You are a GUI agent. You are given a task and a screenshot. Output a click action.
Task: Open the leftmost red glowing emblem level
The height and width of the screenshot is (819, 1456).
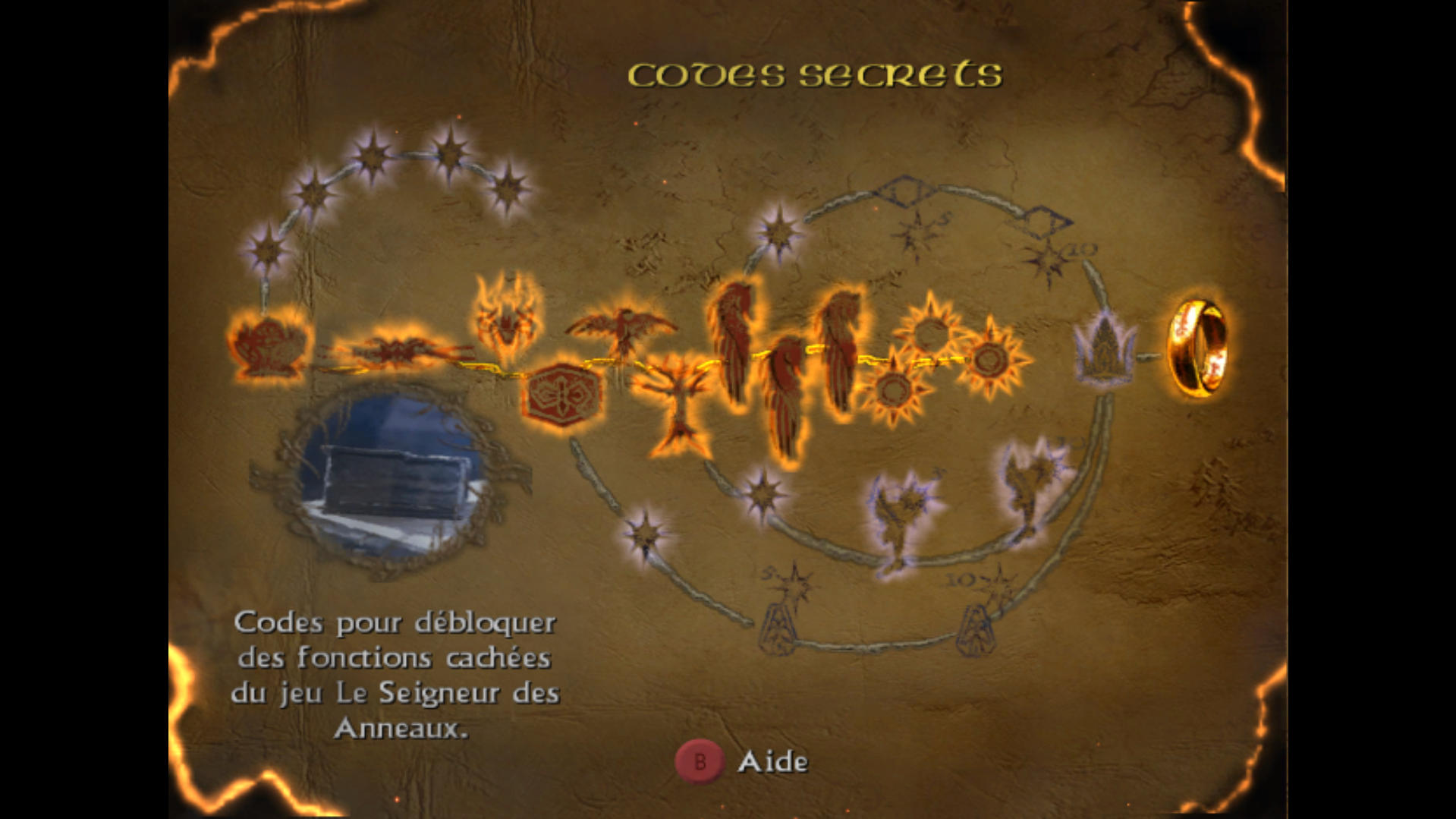click(269, 346)
